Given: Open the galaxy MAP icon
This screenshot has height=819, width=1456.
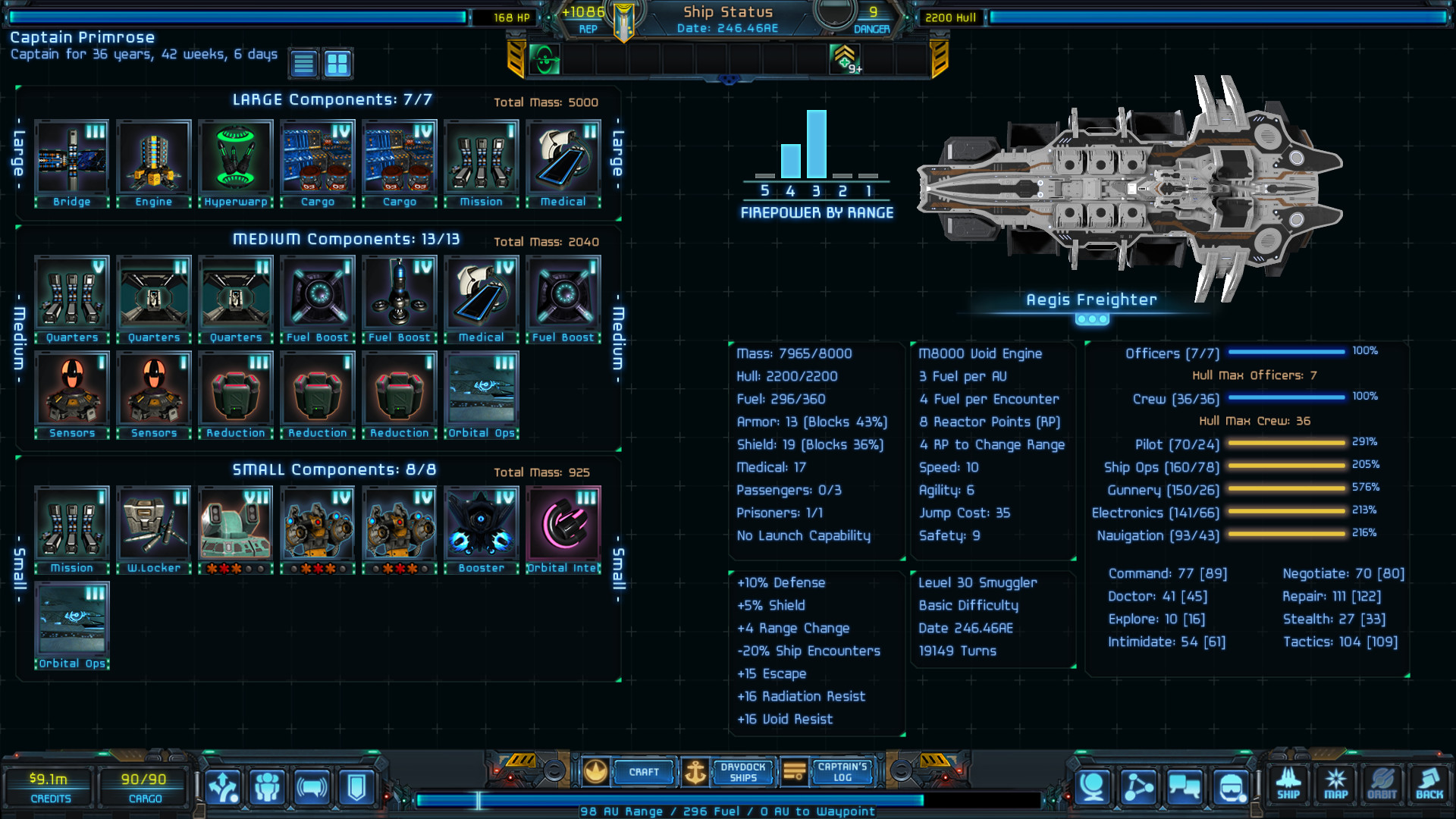Looking at the screenshot, I should (1335, 785).
